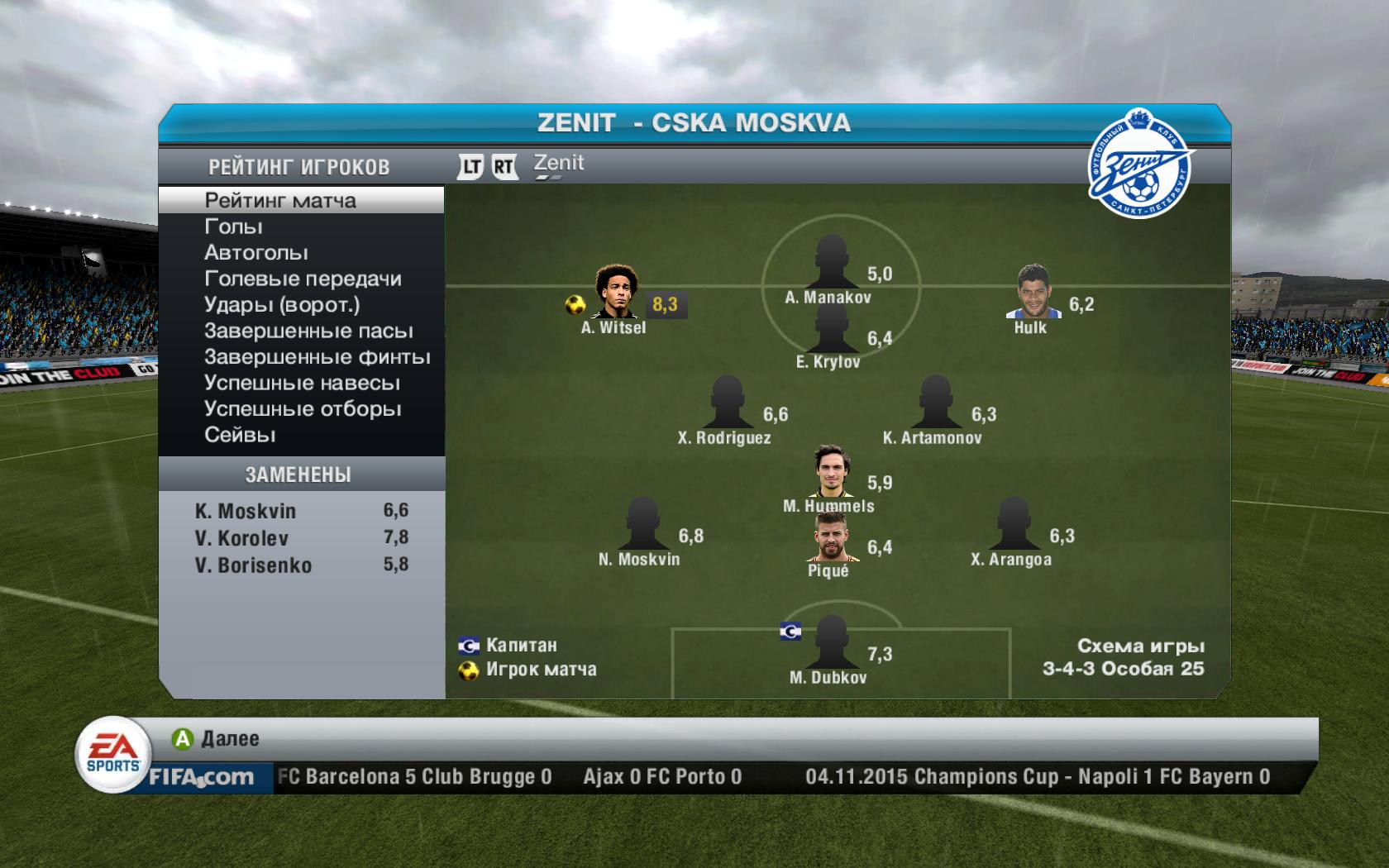Select substituted player K. Moskvin row
Viewport: 1389px width, 868px height.
point(301,511)
